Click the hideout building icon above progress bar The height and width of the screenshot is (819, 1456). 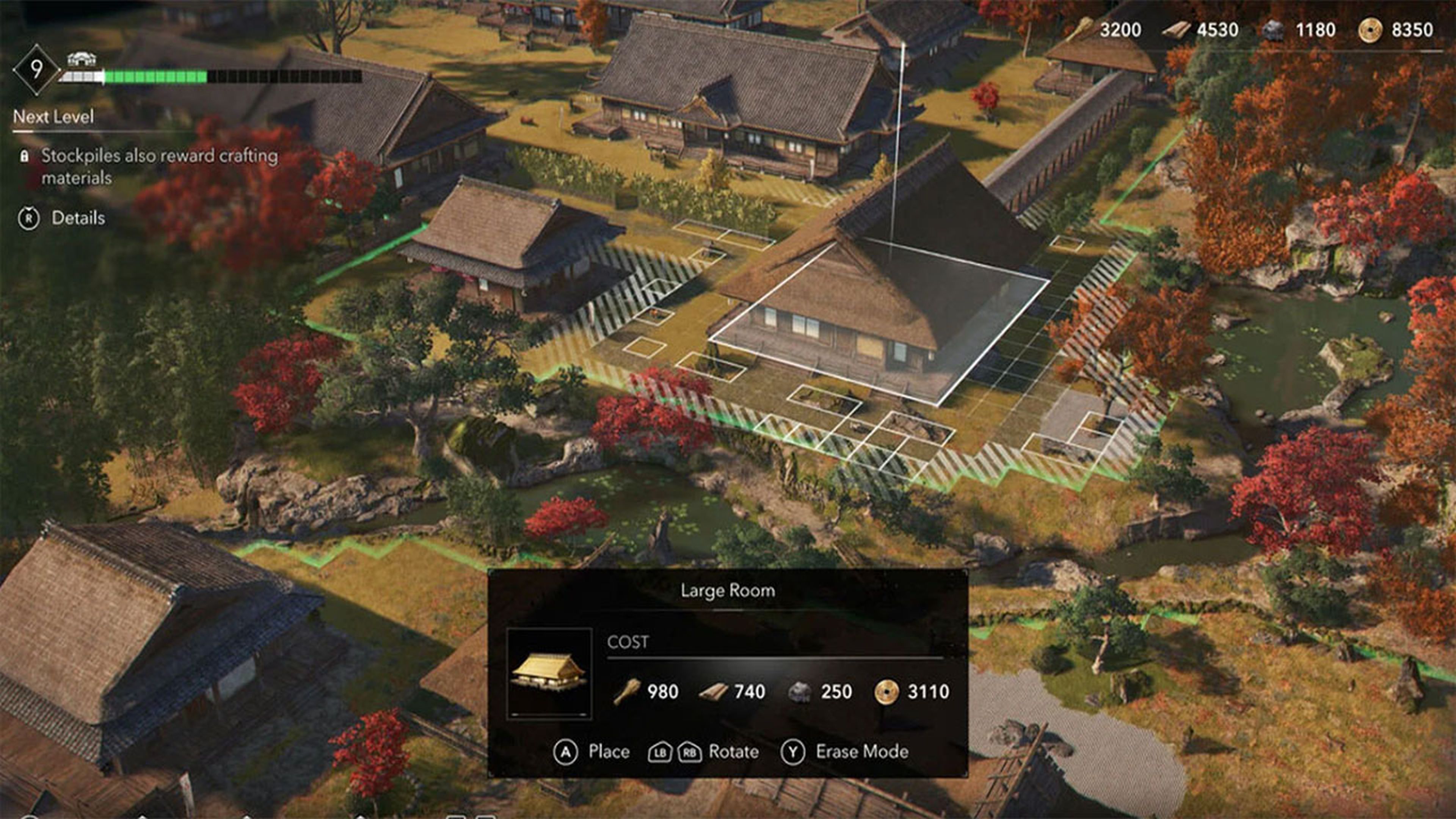[x=82, y=59]
